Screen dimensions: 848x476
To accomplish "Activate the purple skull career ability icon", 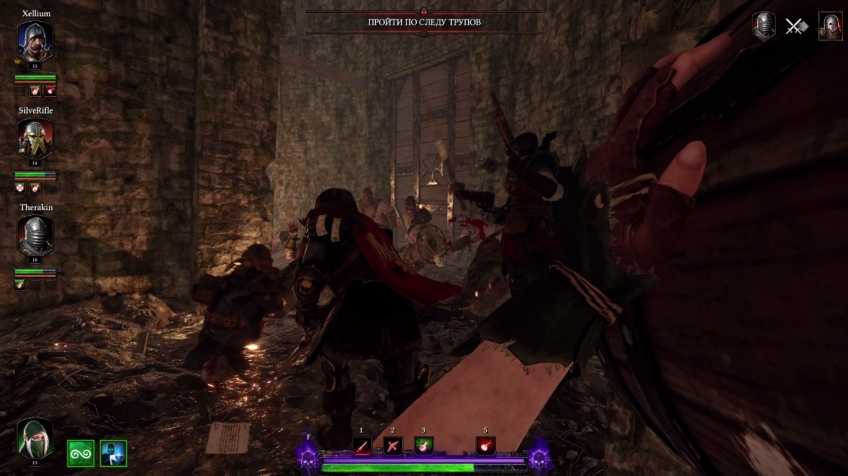I will [308, 459].
